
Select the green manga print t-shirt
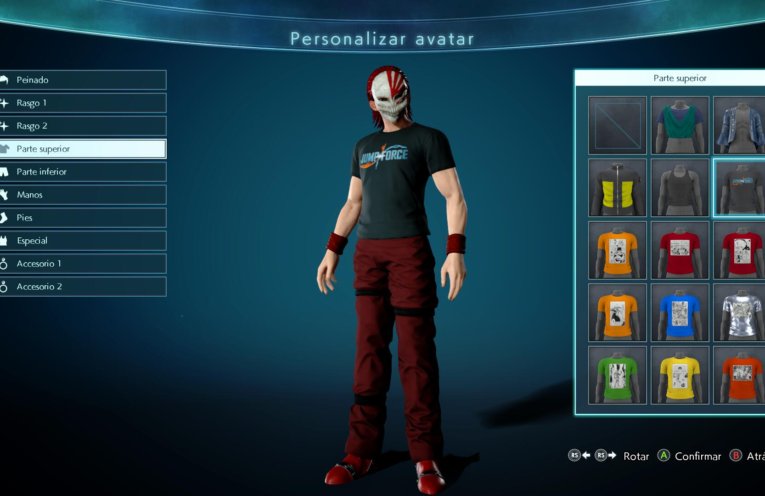617,374
